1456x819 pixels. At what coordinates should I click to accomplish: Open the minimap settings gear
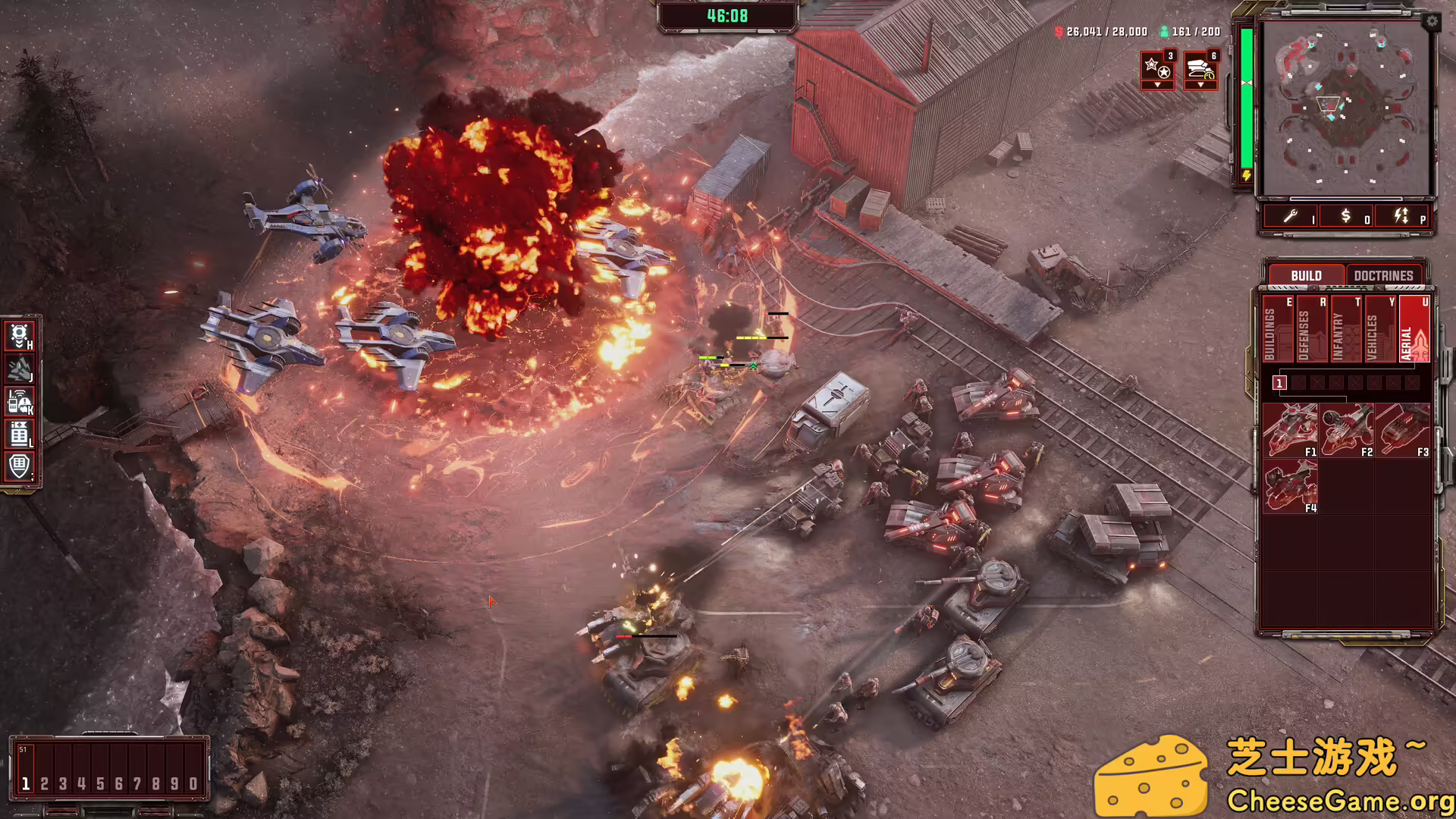[1432, 22]
